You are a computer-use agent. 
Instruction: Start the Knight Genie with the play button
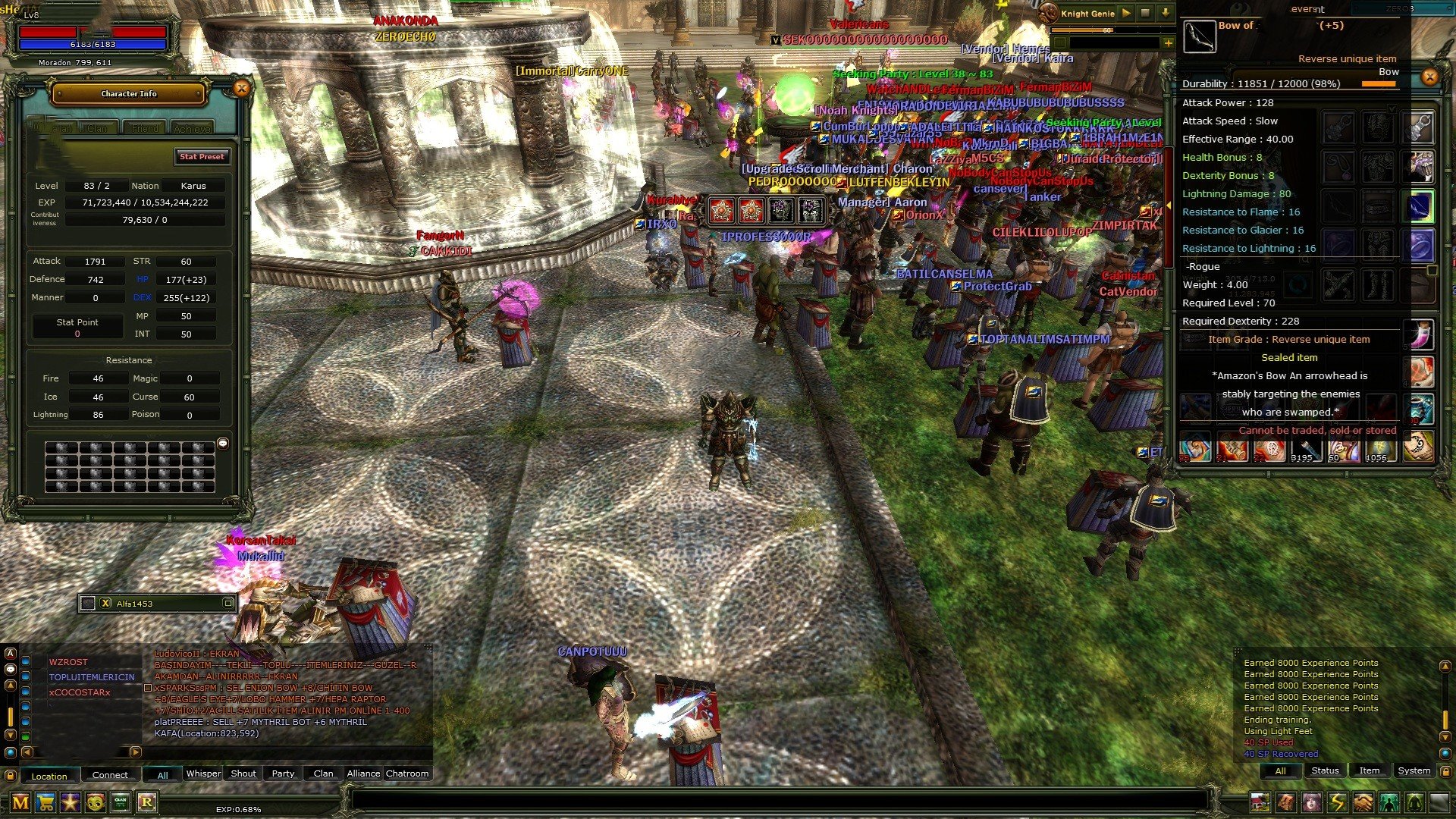[x=1126, y=13]
